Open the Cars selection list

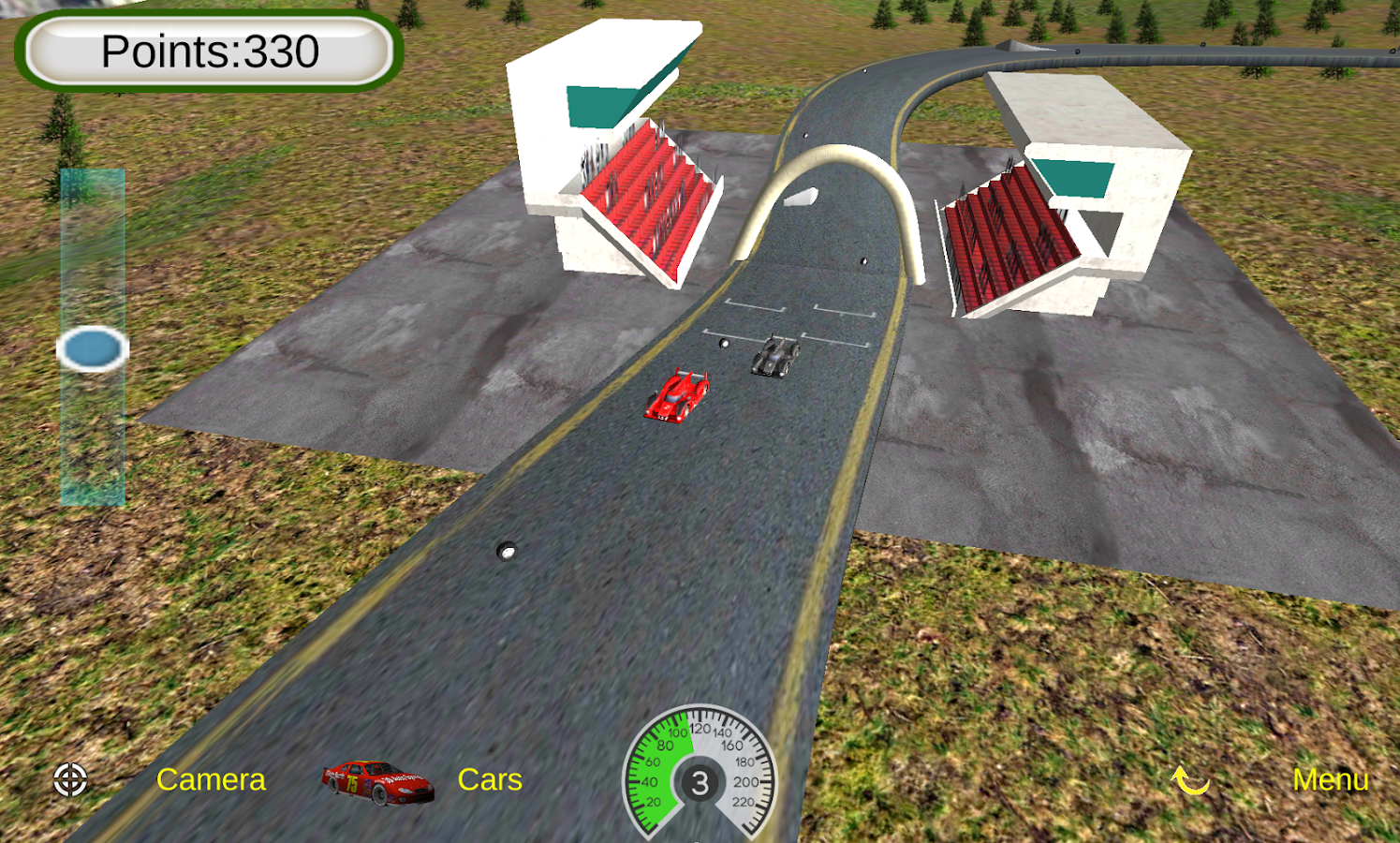pyautogui.click(x=490, y=779)
